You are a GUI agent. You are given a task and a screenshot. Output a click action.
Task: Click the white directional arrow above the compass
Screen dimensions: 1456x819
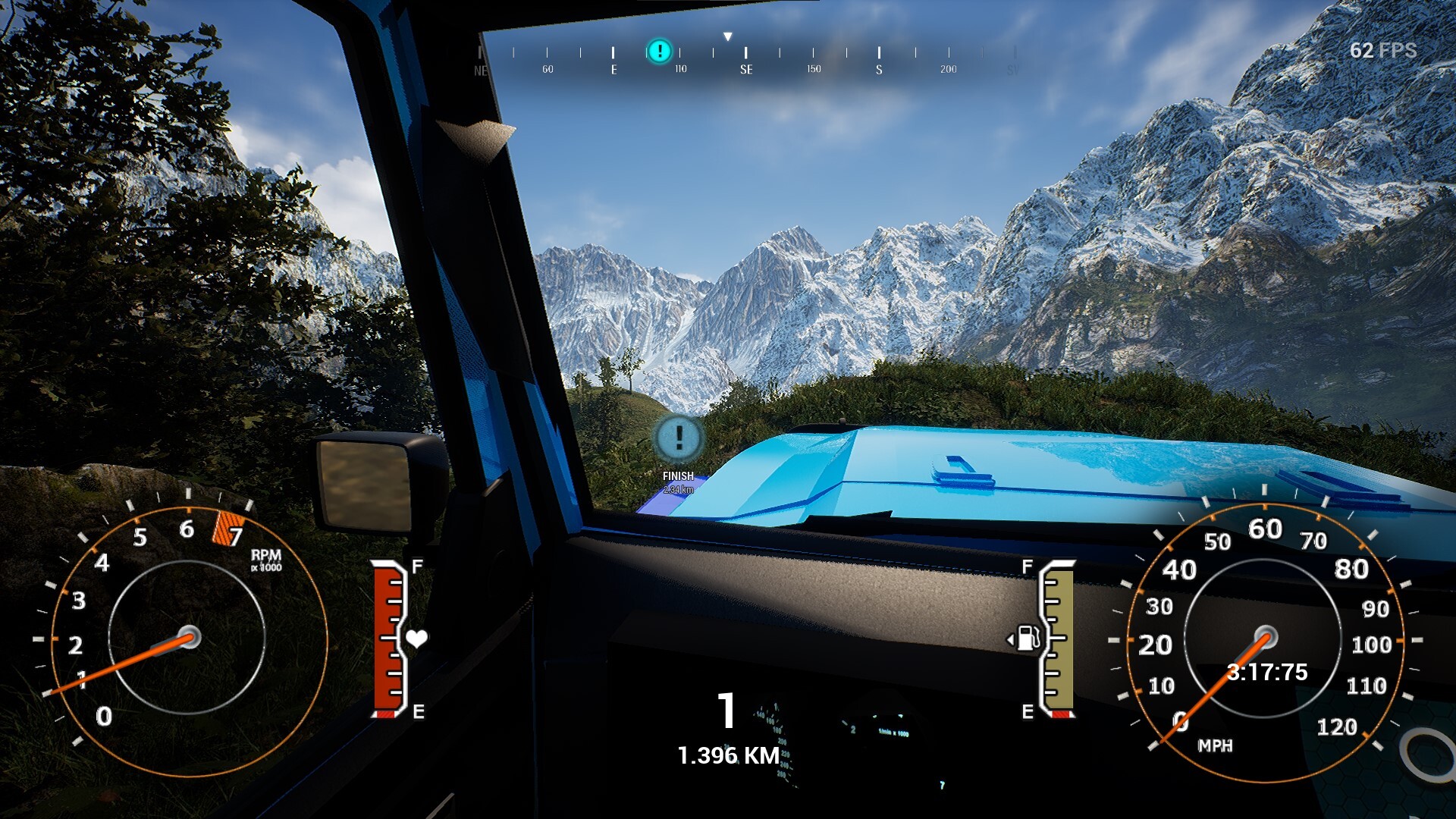[729, 34]
